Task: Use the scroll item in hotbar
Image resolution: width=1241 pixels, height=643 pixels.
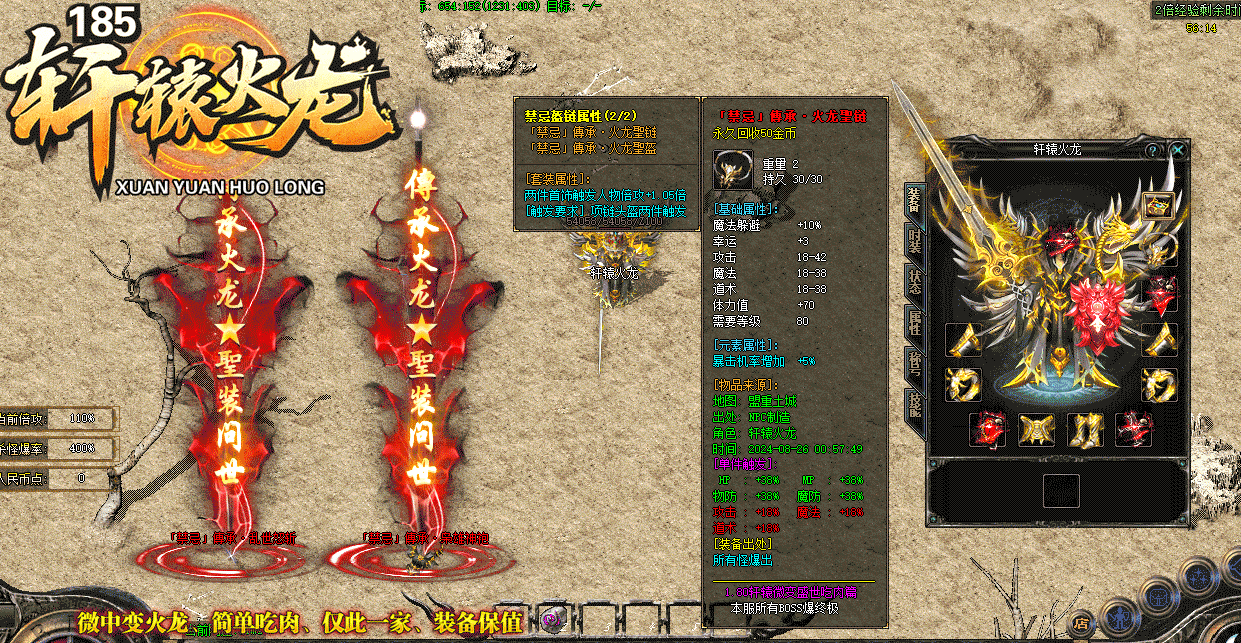Action: point(550,620)
